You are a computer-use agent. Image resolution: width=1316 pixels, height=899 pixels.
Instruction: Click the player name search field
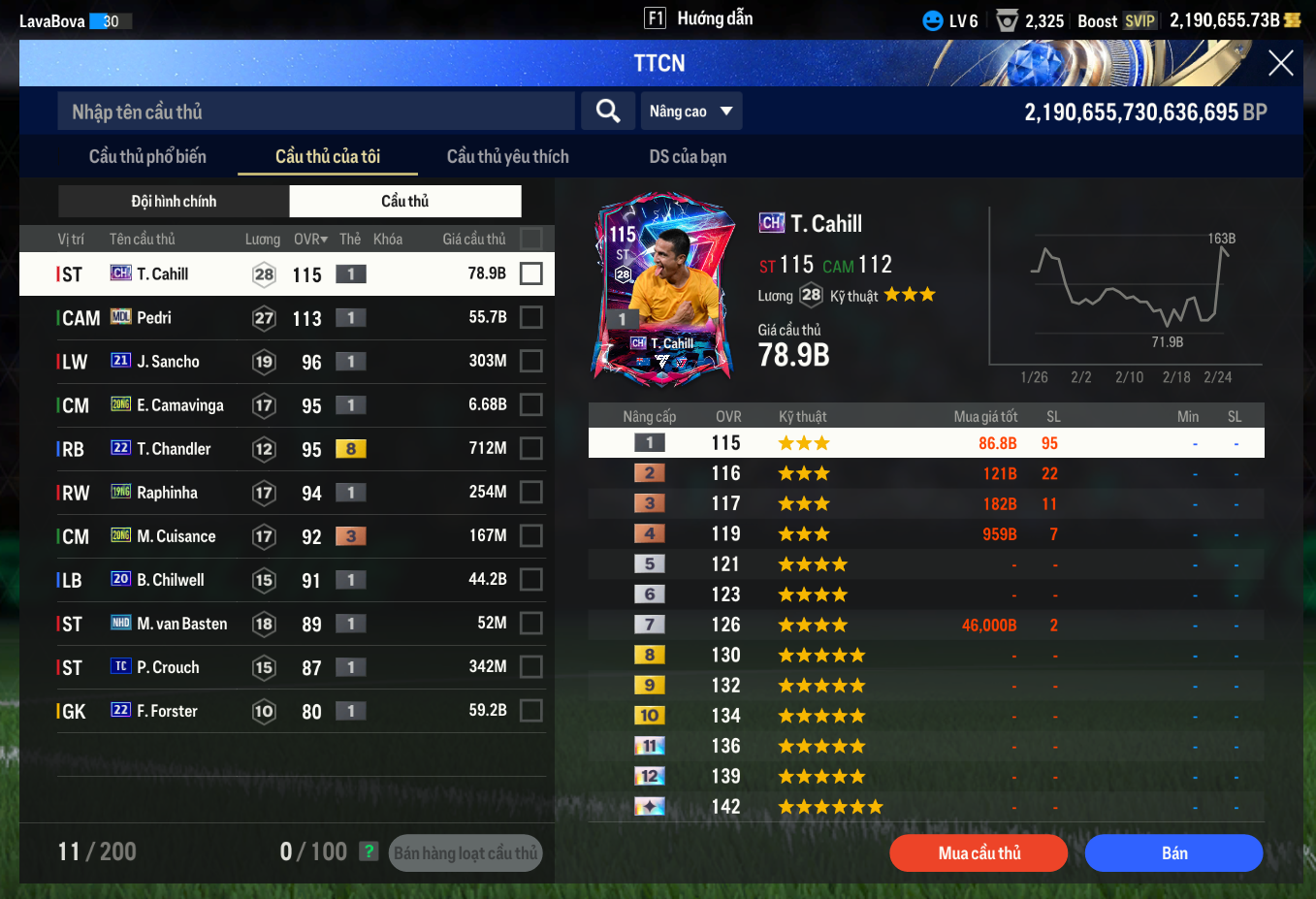(x=316, y=112)
